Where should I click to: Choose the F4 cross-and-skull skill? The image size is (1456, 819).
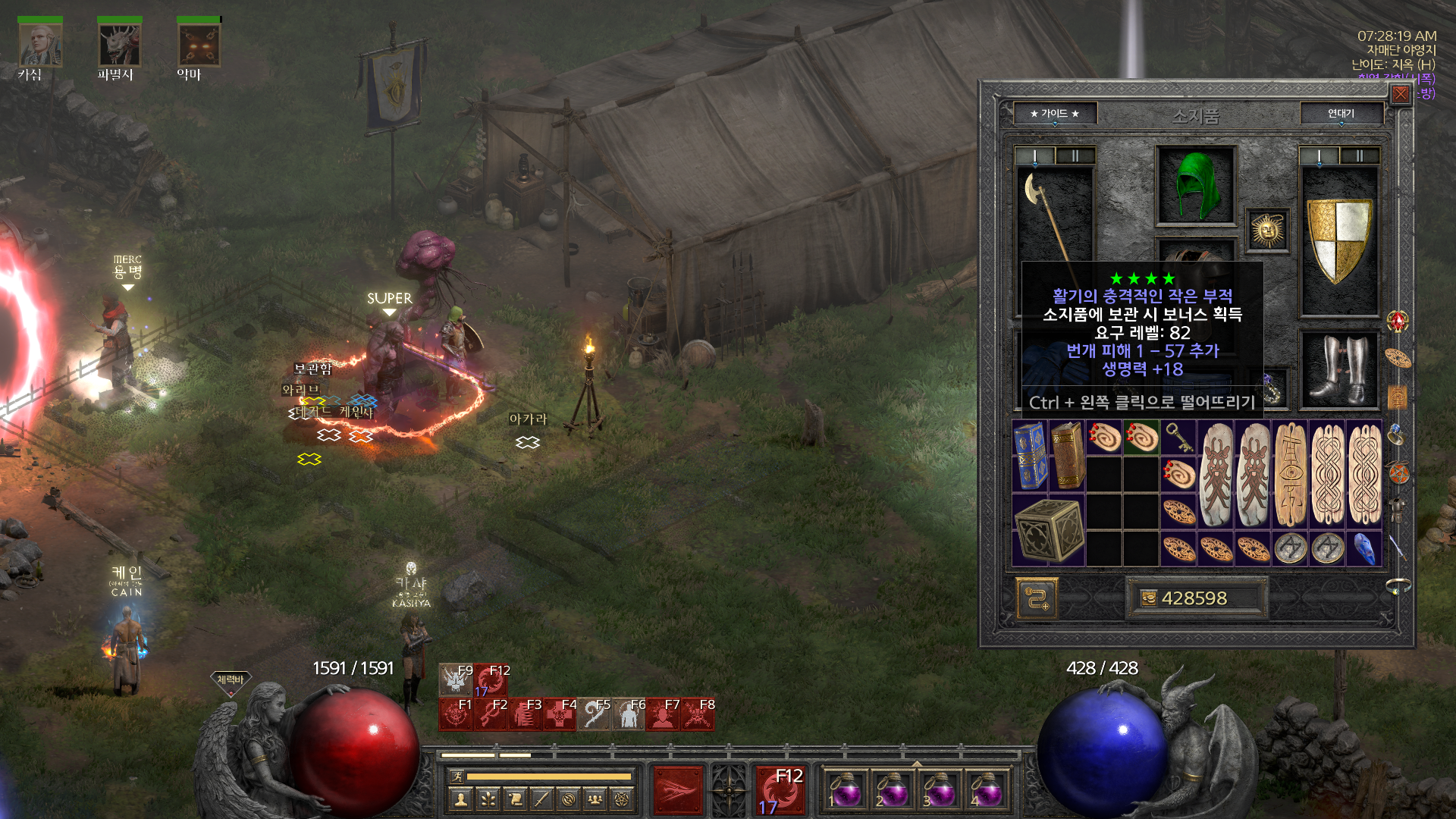point(560,714)
